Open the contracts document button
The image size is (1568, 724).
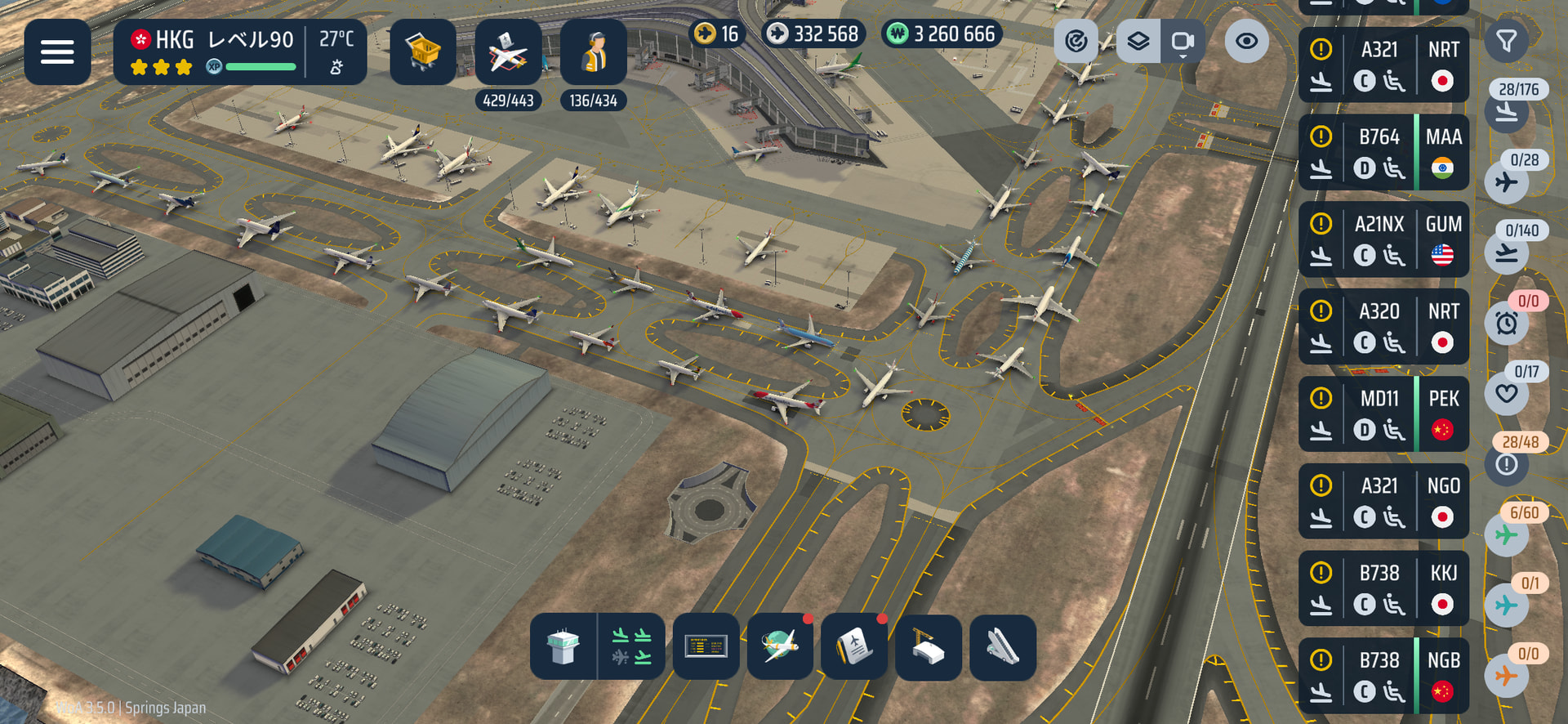854,647
